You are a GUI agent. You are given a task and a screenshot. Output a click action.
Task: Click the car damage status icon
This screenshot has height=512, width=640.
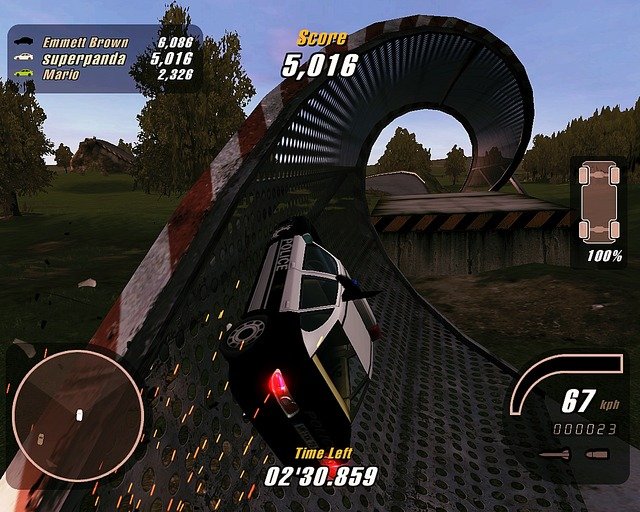(x=598, y=200)
